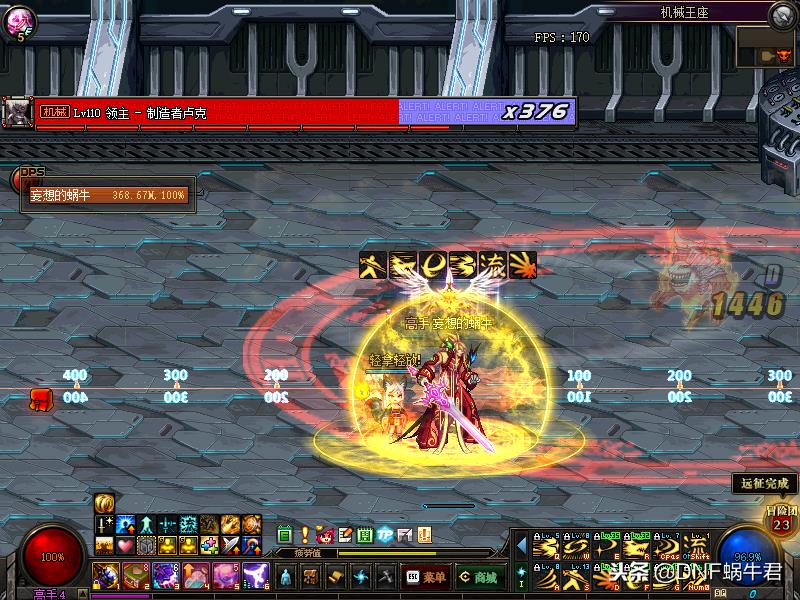The width and height of the screenshot is (800, 600).
Task: Click the red-haired character portrait icon
Action: coord(324,535)
